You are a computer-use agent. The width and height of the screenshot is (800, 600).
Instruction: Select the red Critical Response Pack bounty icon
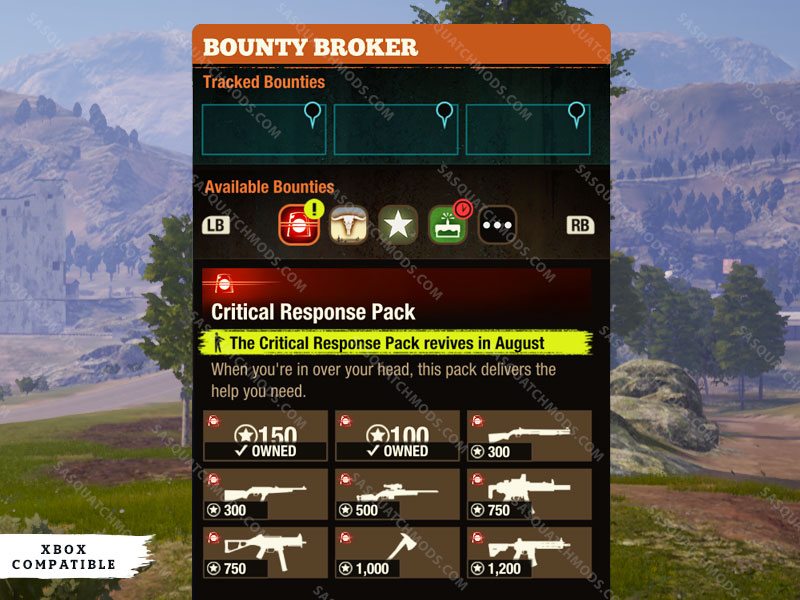(299, 225)
